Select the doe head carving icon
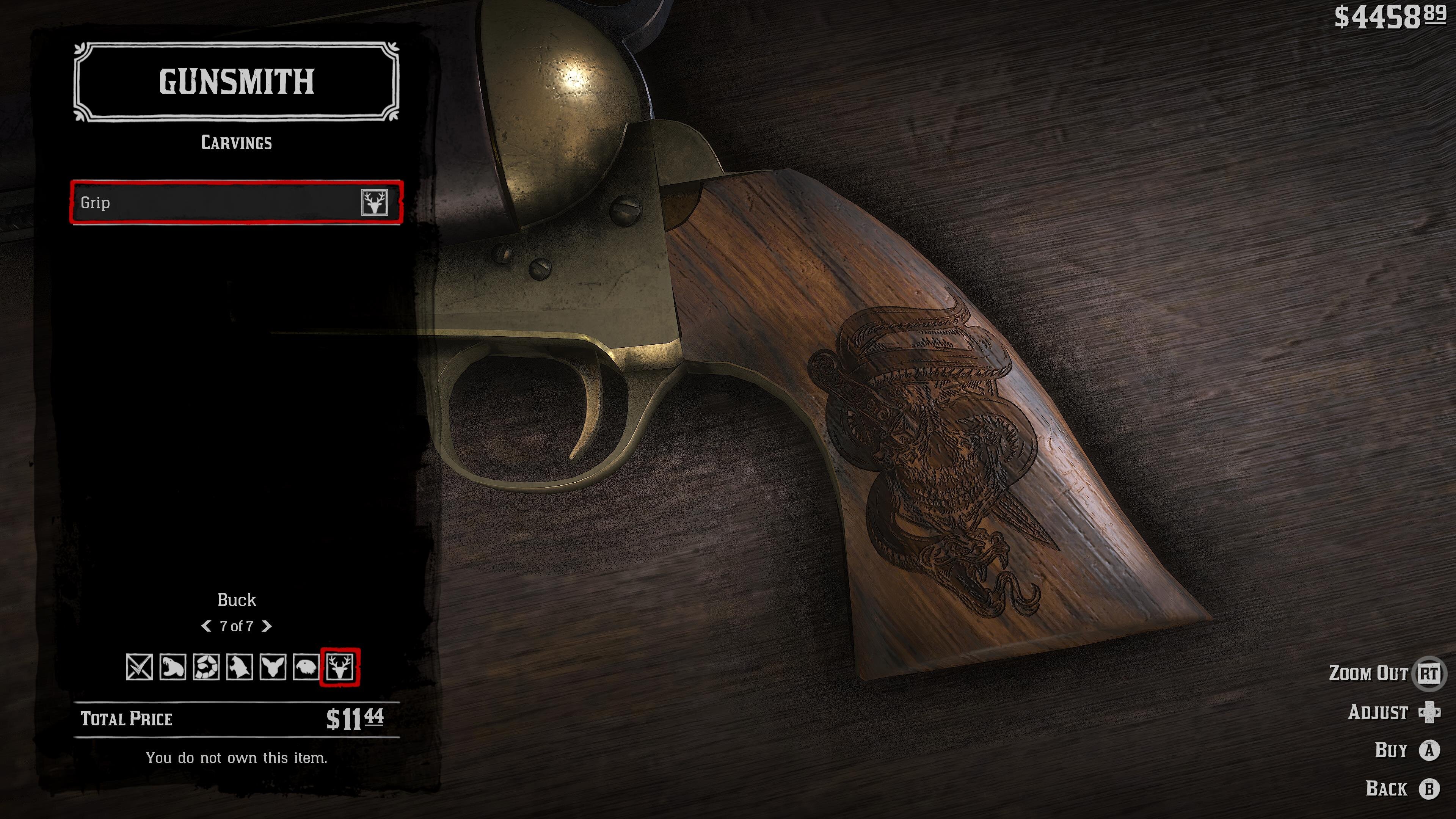 273,667
